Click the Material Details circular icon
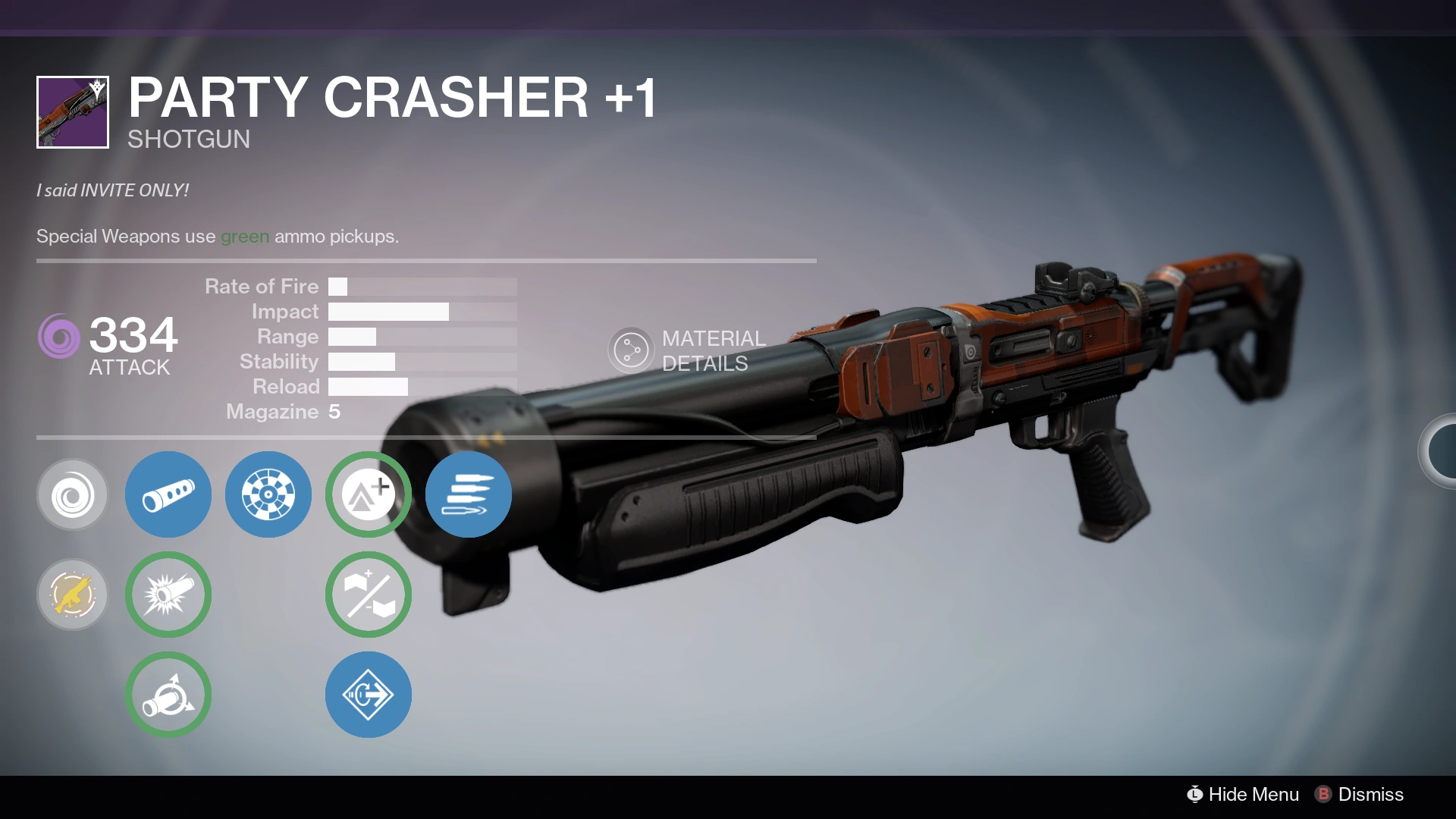This screenshot has width=1456, height=819. pos(630,350)
